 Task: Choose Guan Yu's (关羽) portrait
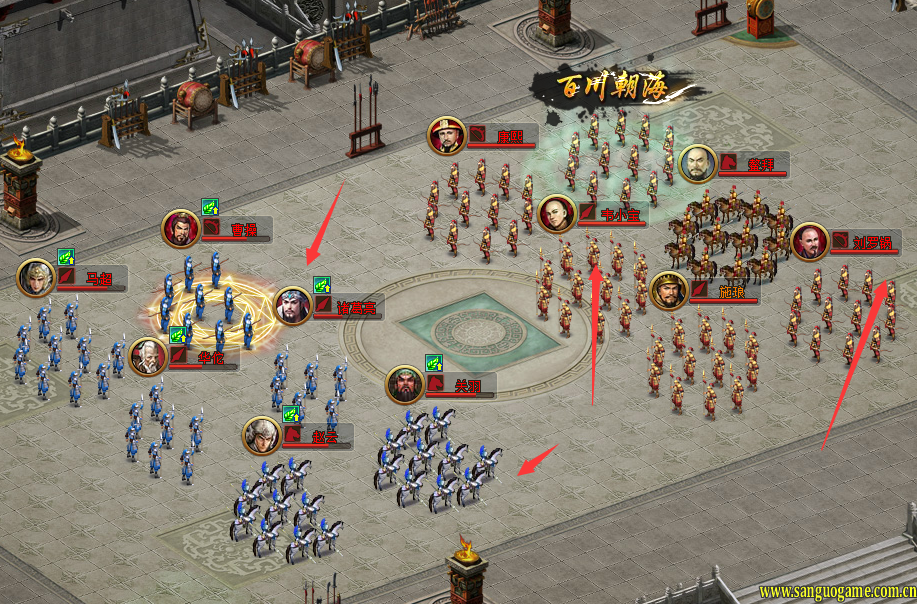pos(406,384)
